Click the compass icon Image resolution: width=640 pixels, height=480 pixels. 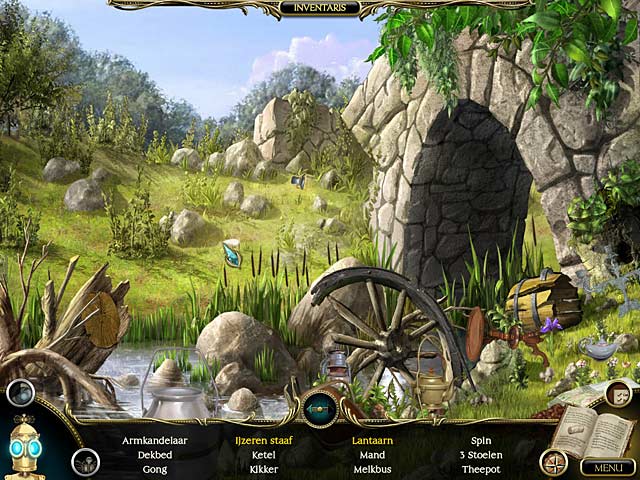[553, 461]
